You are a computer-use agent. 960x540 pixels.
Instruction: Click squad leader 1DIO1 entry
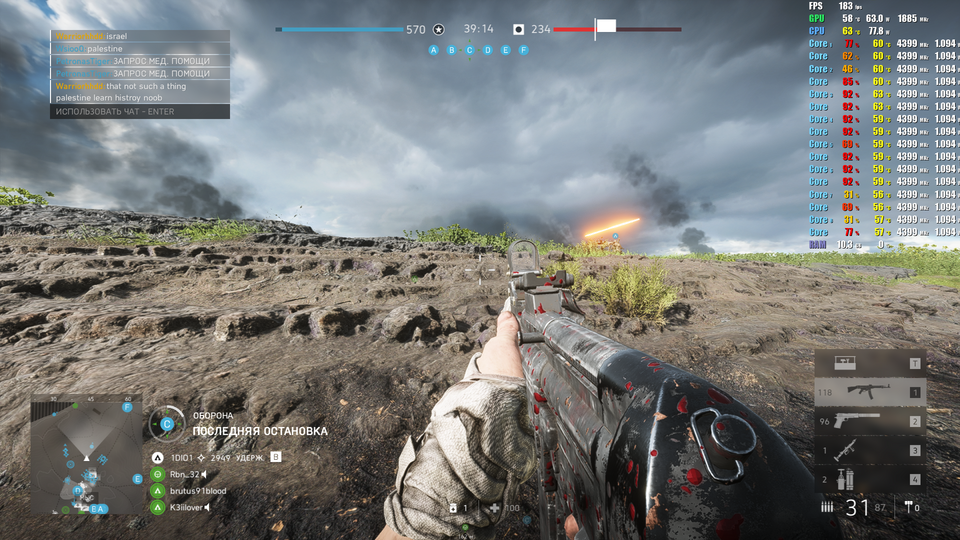click(x=182, y=457)
